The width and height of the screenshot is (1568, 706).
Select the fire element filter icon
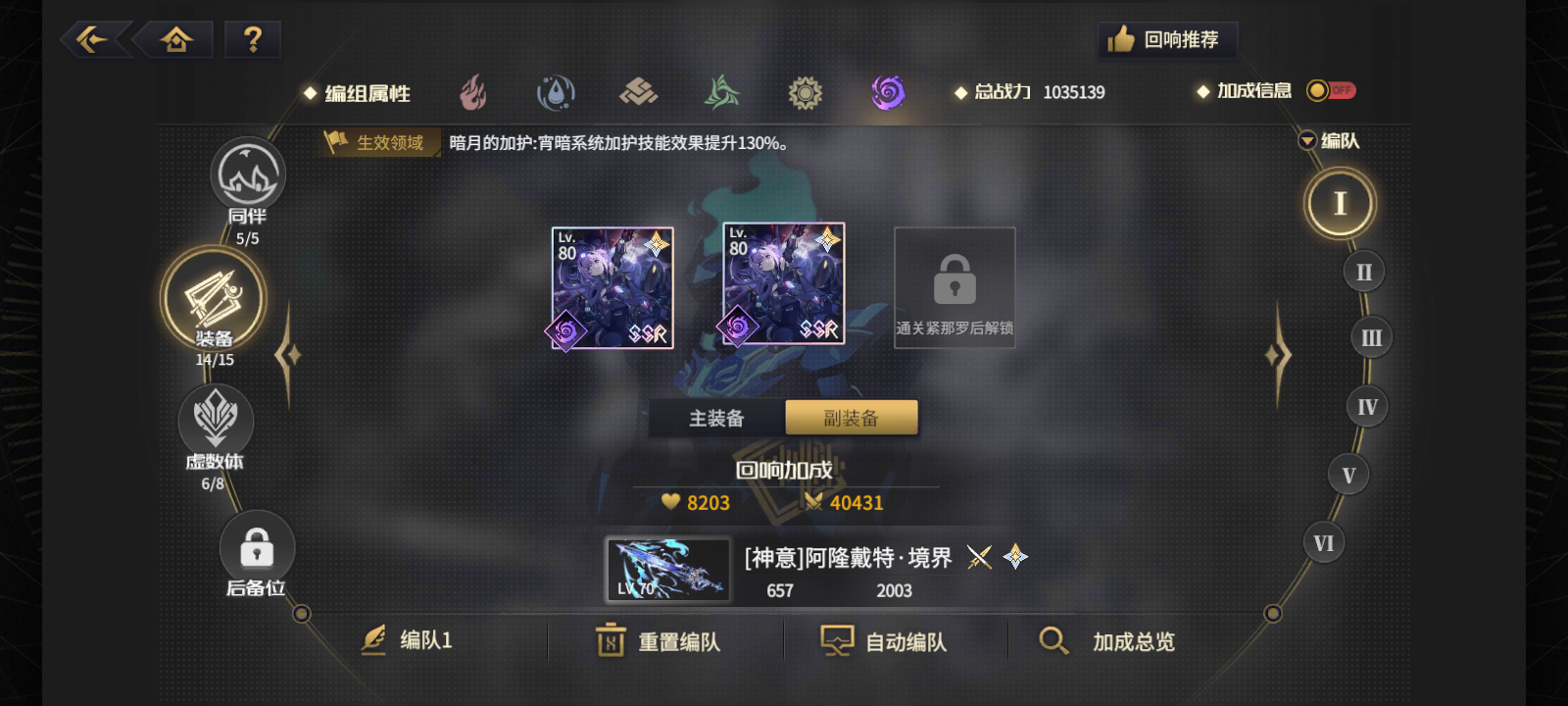click(x=474, y=91)
